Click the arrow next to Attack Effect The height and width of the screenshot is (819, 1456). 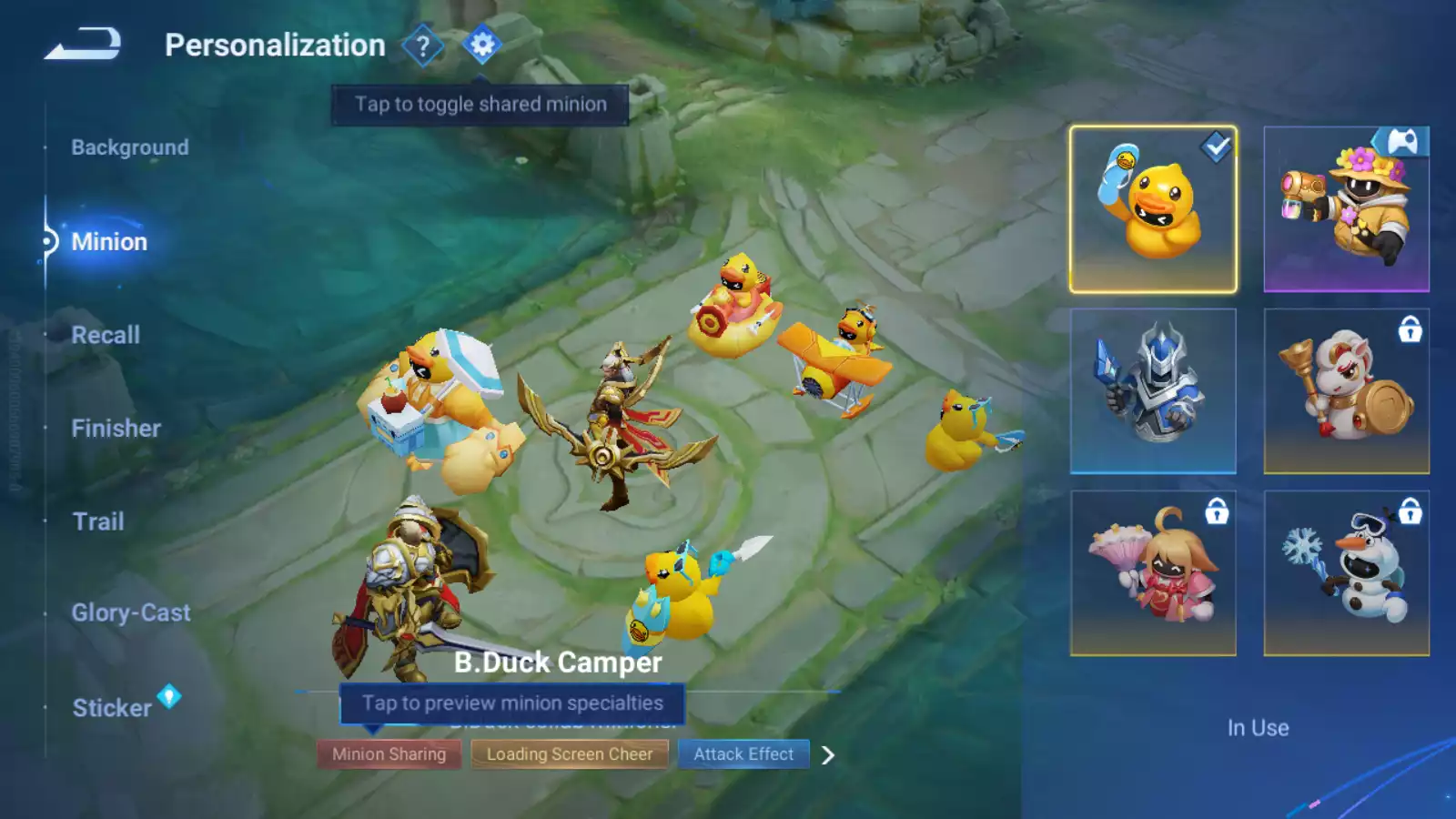pos(827,755)
